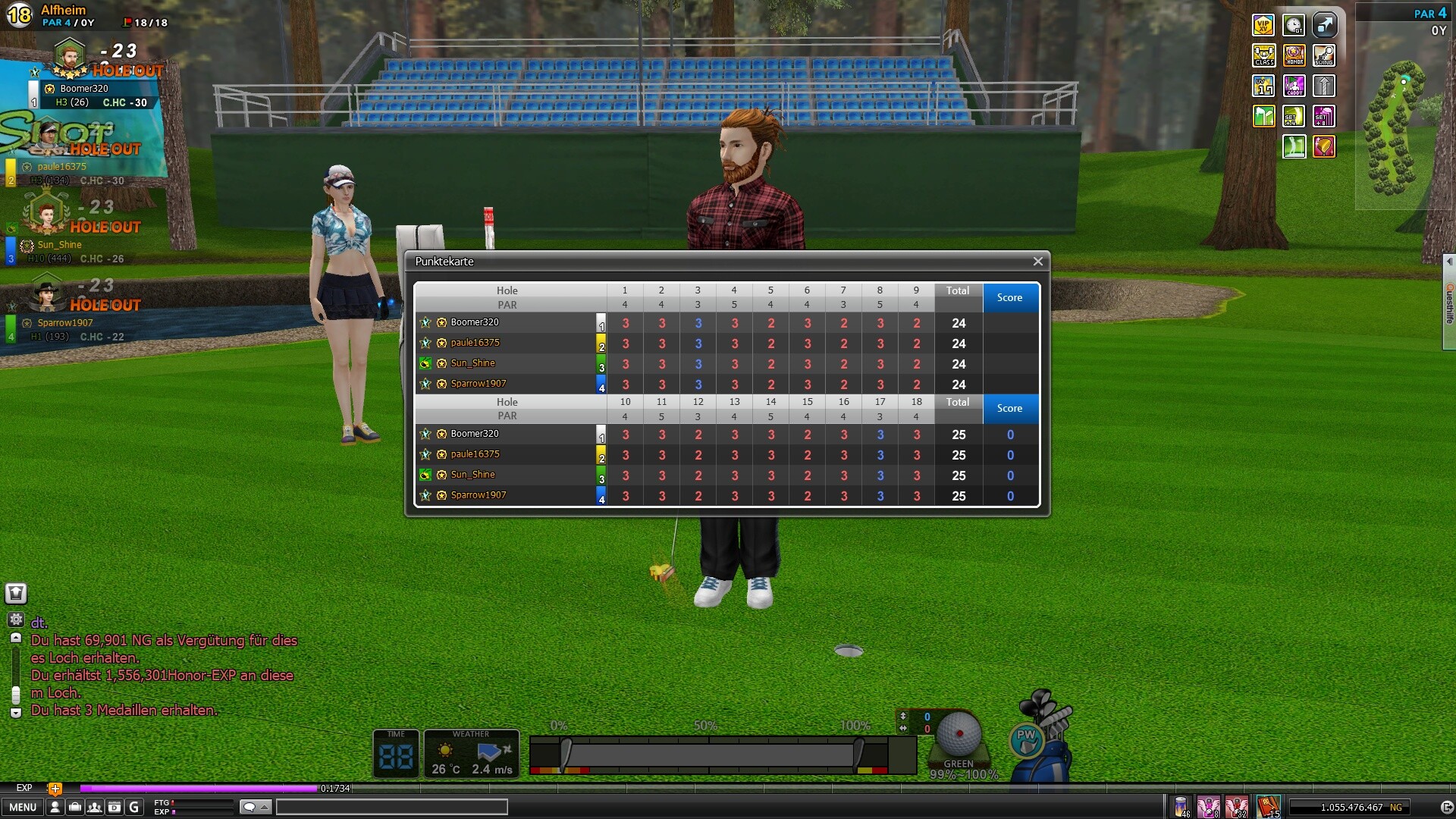Click the GT clock icon
Screen dimensions: 1456x819
pos(1294,25)
